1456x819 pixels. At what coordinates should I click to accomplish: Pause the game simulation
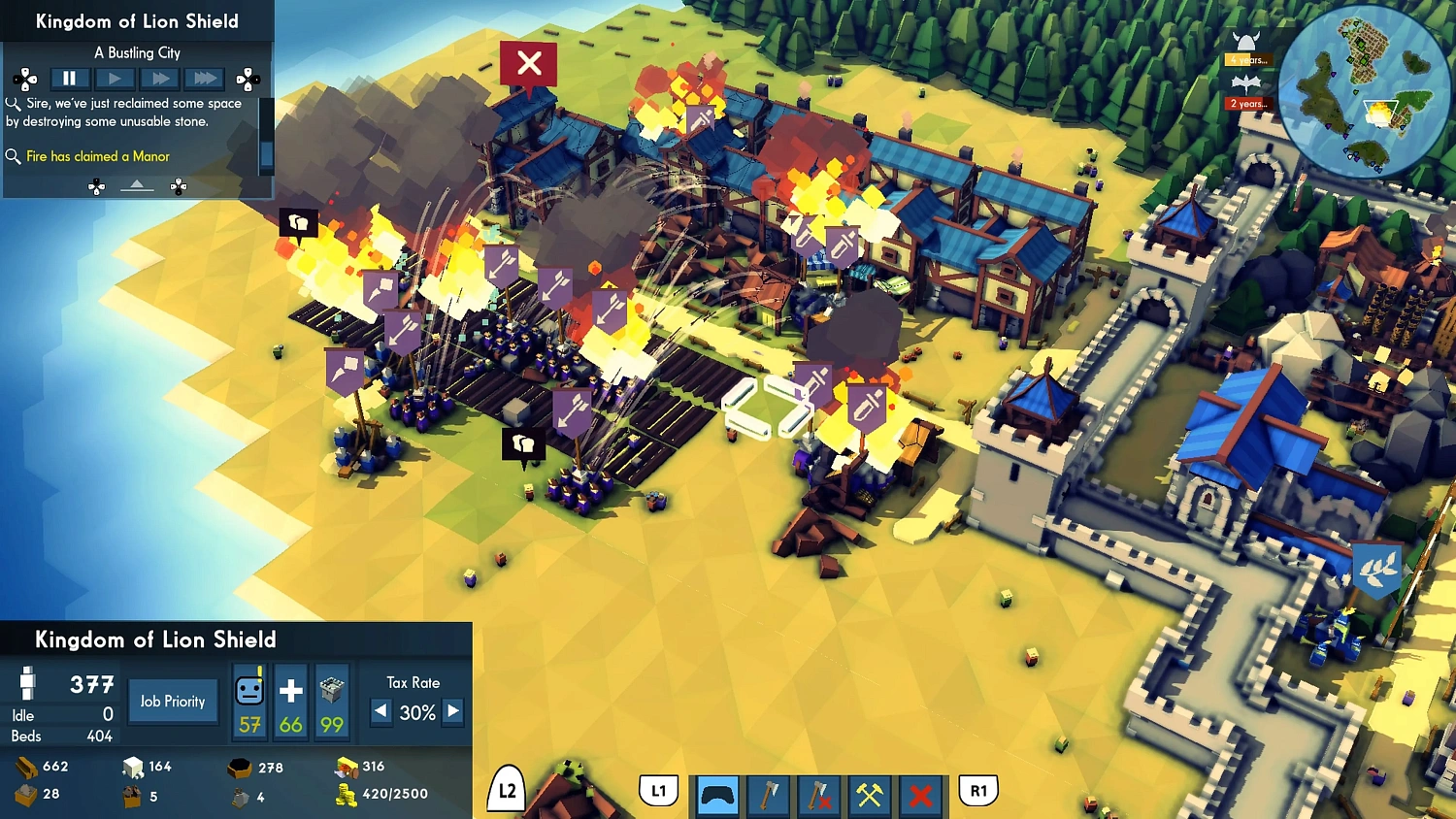(x=69, y=79)
